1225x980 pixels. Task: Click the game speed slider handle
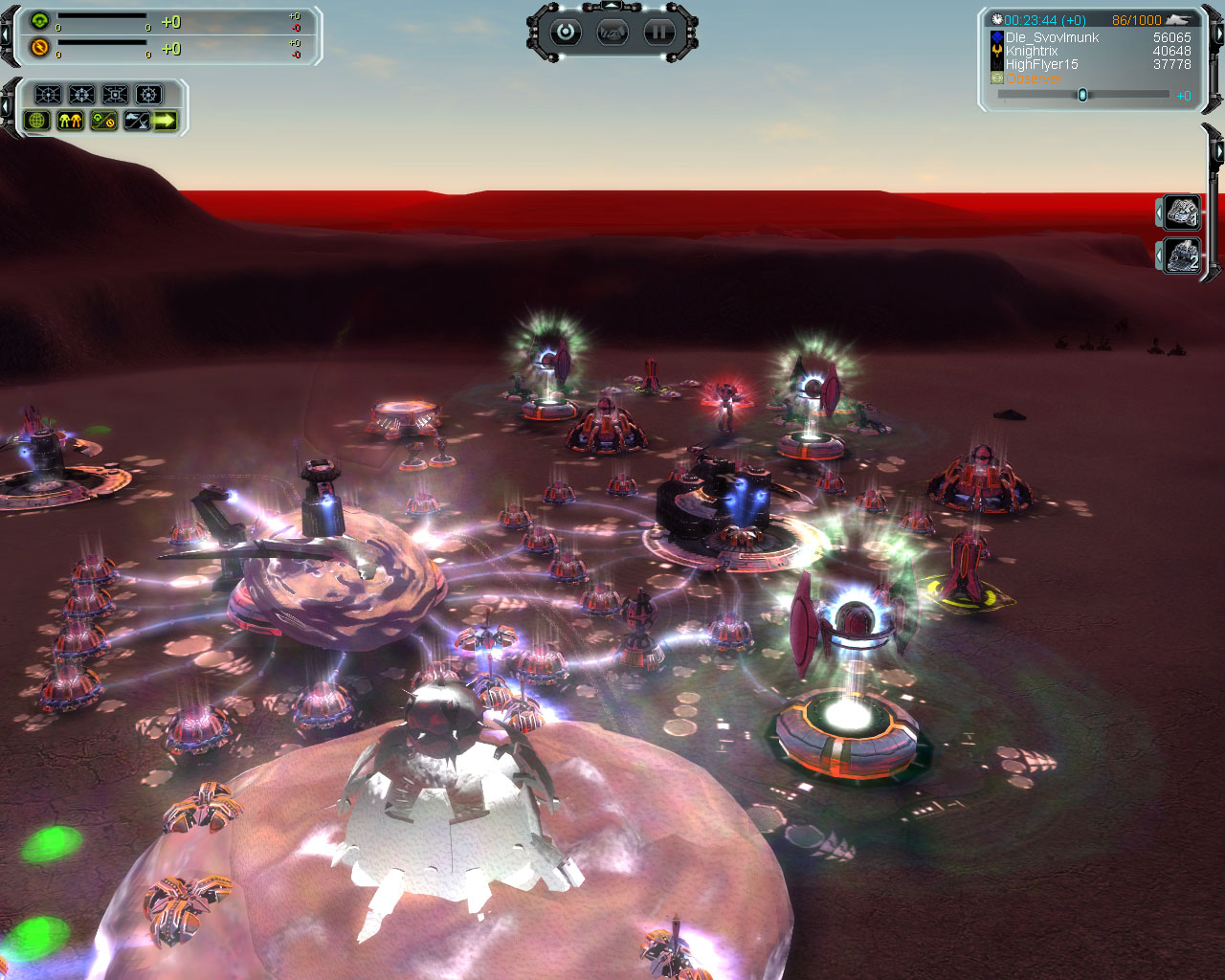[x=1082, y=95]
